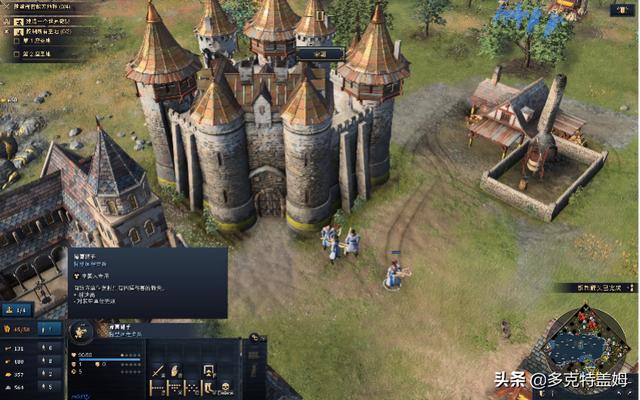Click the skull delete unit command
The image size is (640, 400).
pos(225,388)
